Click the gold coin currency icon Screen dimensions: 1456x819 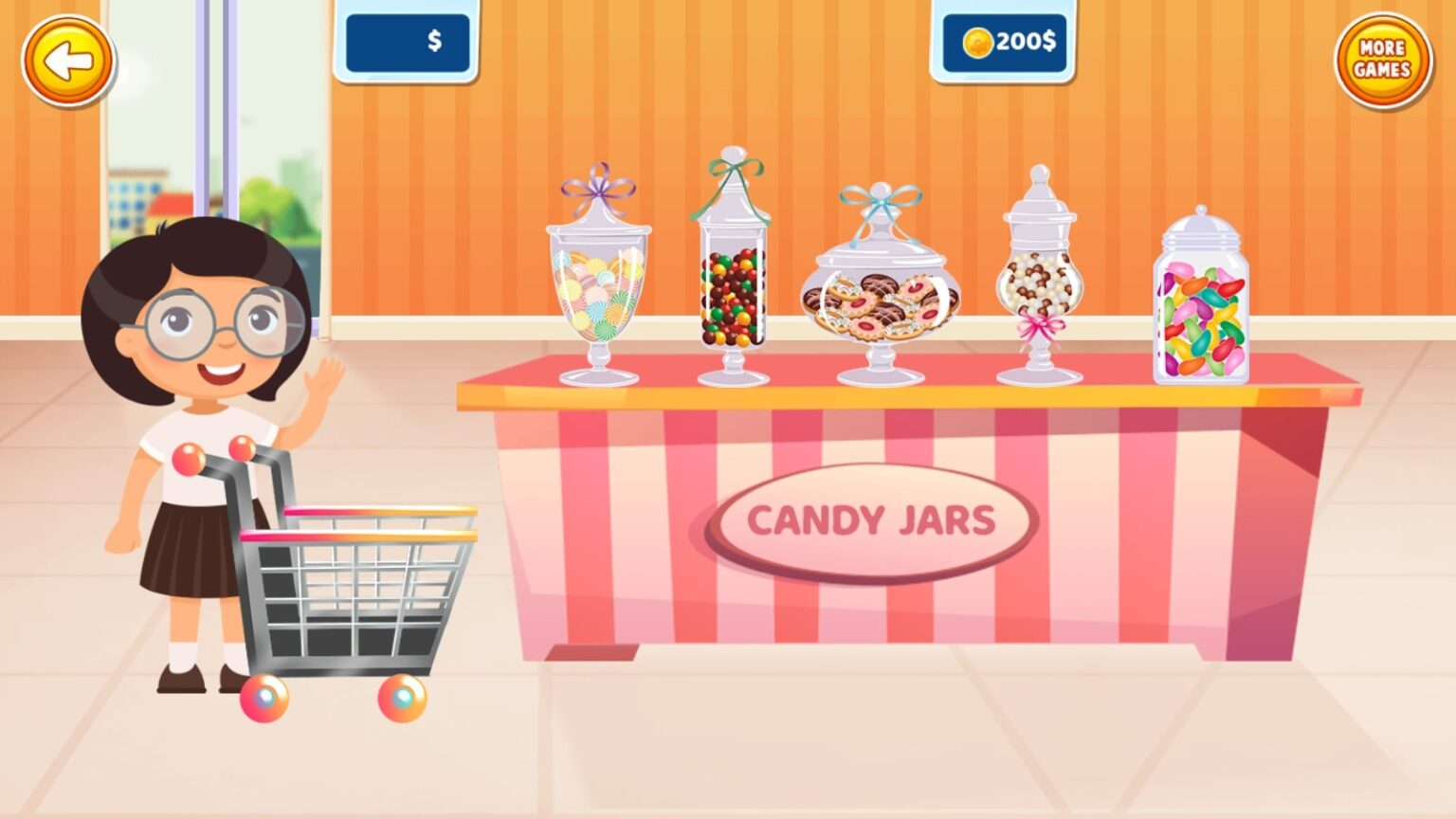coord(974,41)
